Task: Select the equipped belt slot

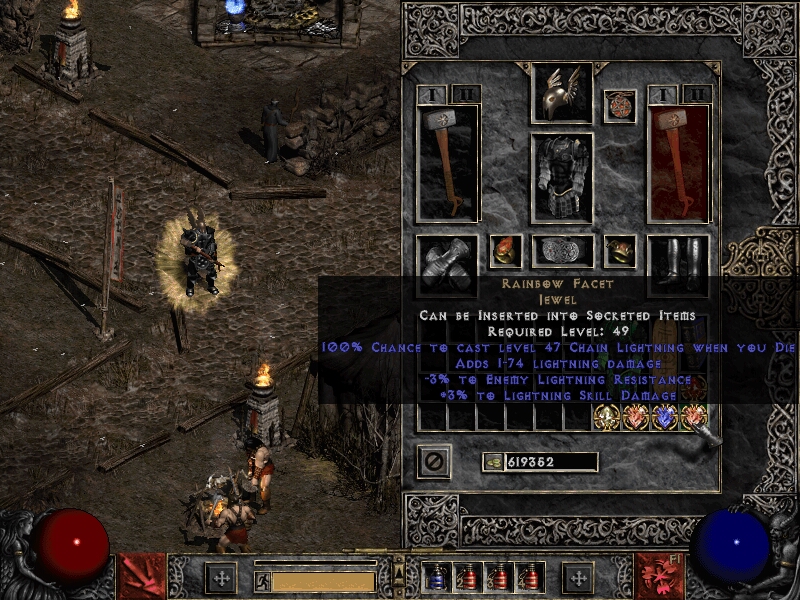Action: click(562, 251)
